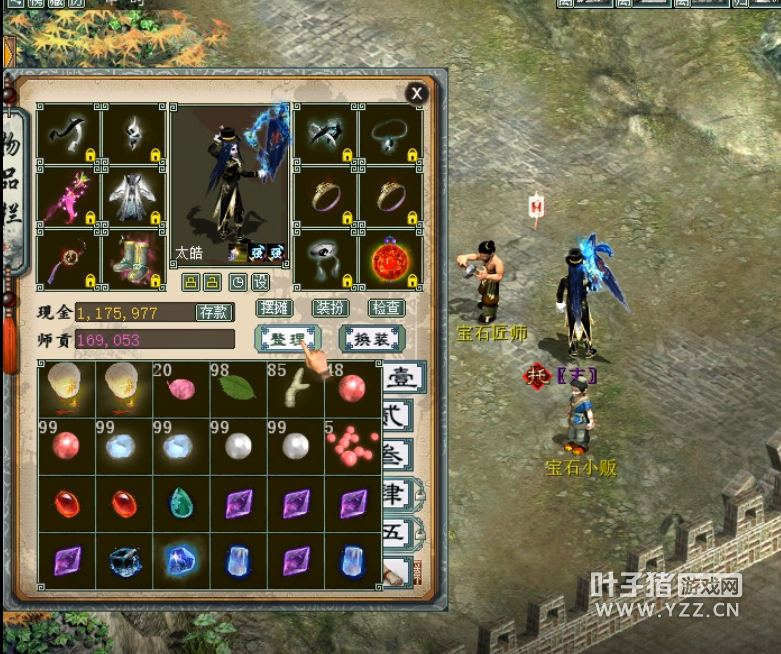Open locked bag page 肆
This screenshot has width=781, height=654.
point(397,493)
